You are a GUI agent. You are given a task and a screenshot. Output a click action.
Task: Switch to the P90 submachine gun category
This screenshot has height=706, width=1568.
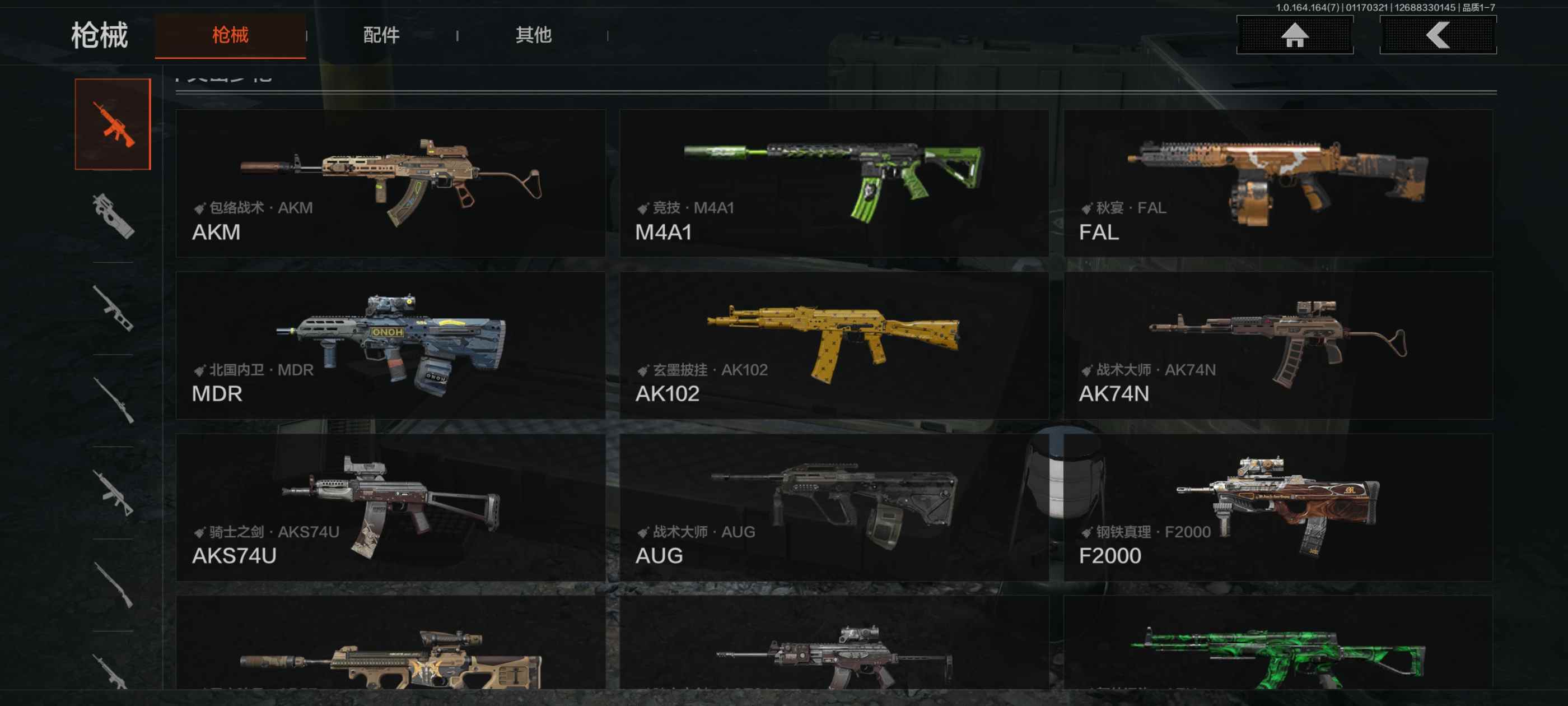[113, 216]
